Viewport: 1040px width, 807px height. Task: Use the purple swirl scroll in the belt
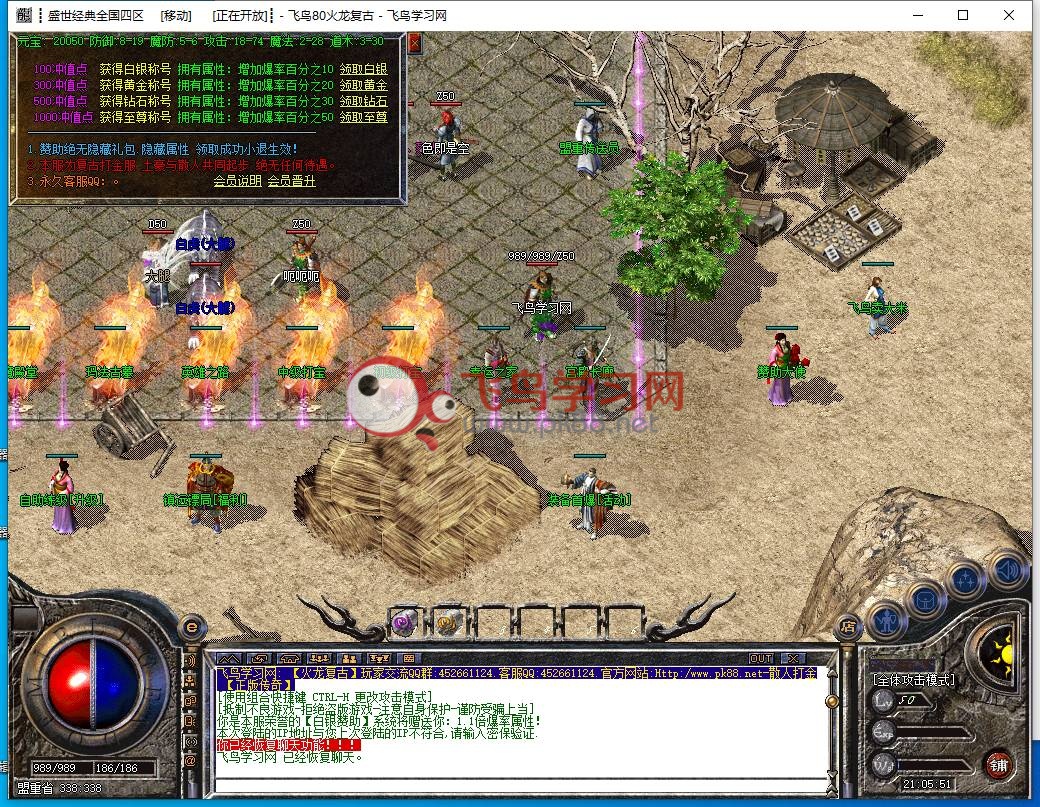pyautogui.click(x=406, y=622)
